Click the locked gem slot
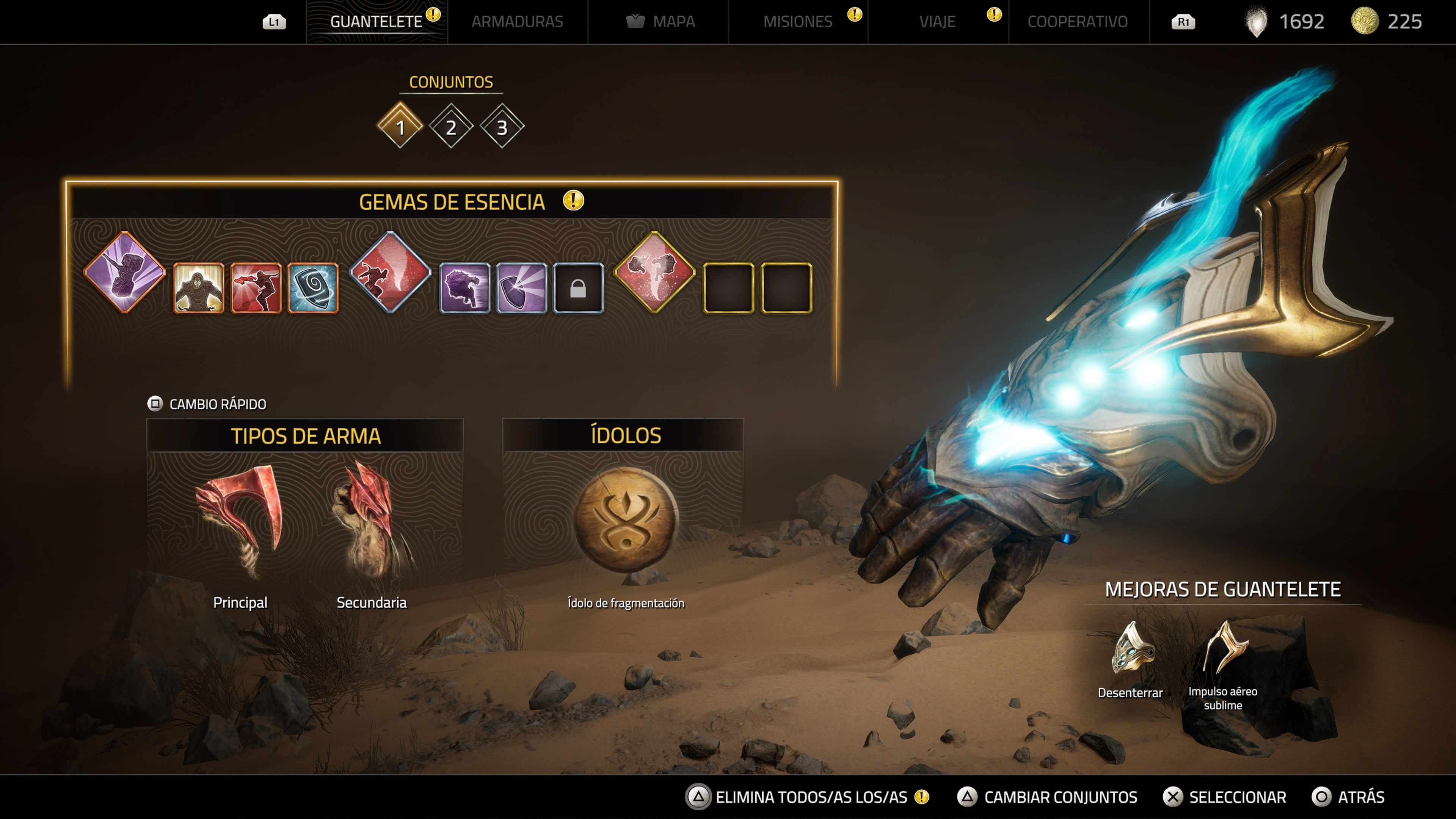1456x819 pixels. pyautogui.click(x=577, y=288)
